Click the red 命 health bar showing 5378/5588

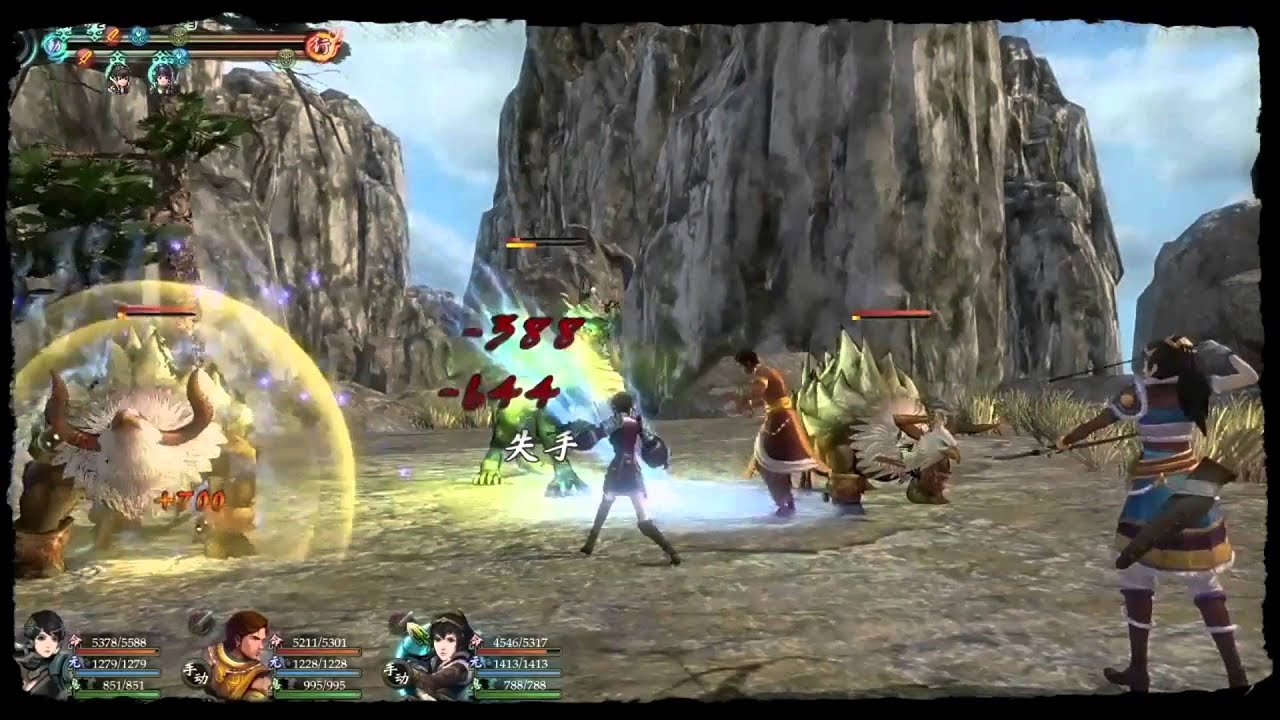[x=118, y=649]
